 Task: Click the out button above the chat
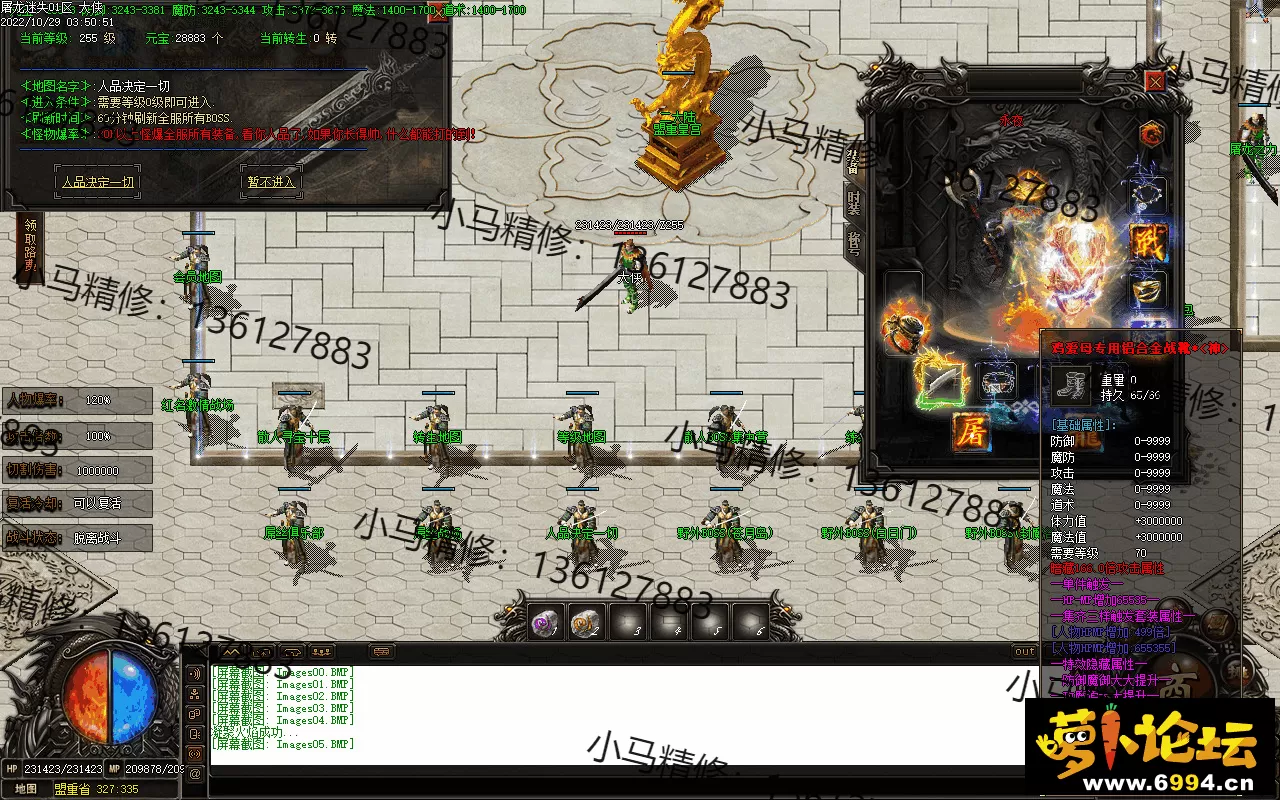1025,652
